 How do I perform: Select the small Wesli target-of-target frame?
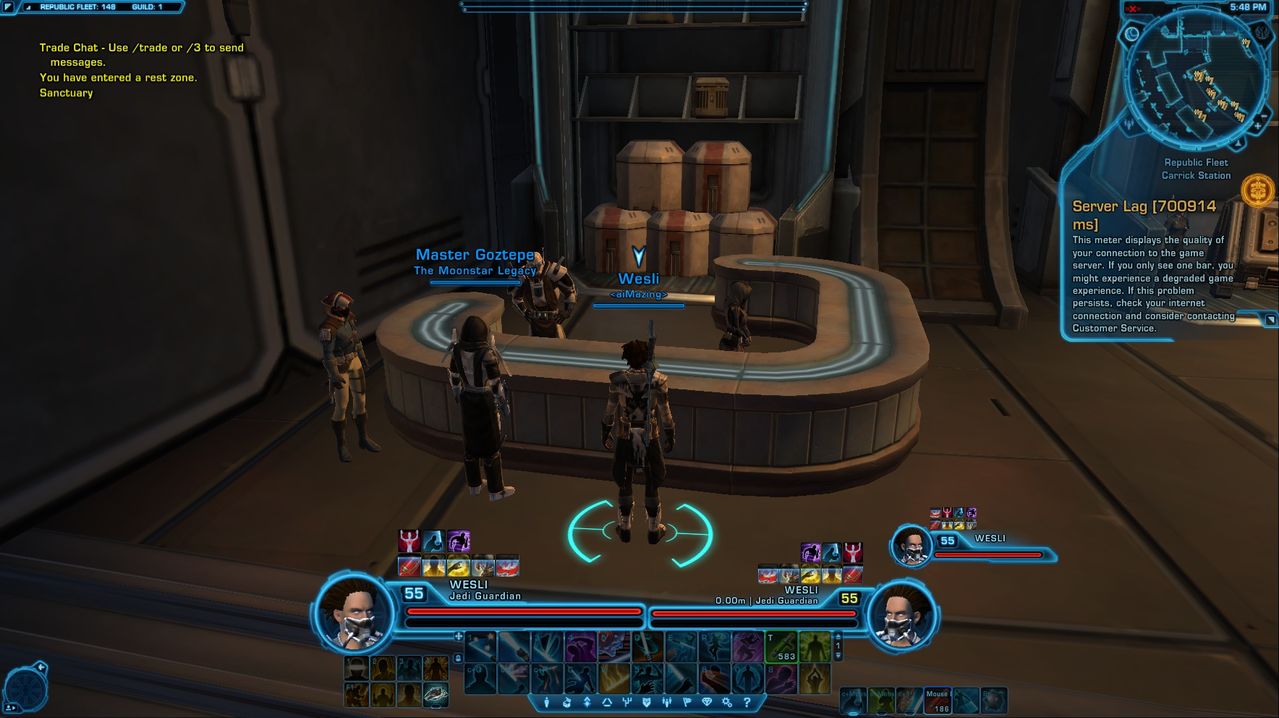pos(912,546)
